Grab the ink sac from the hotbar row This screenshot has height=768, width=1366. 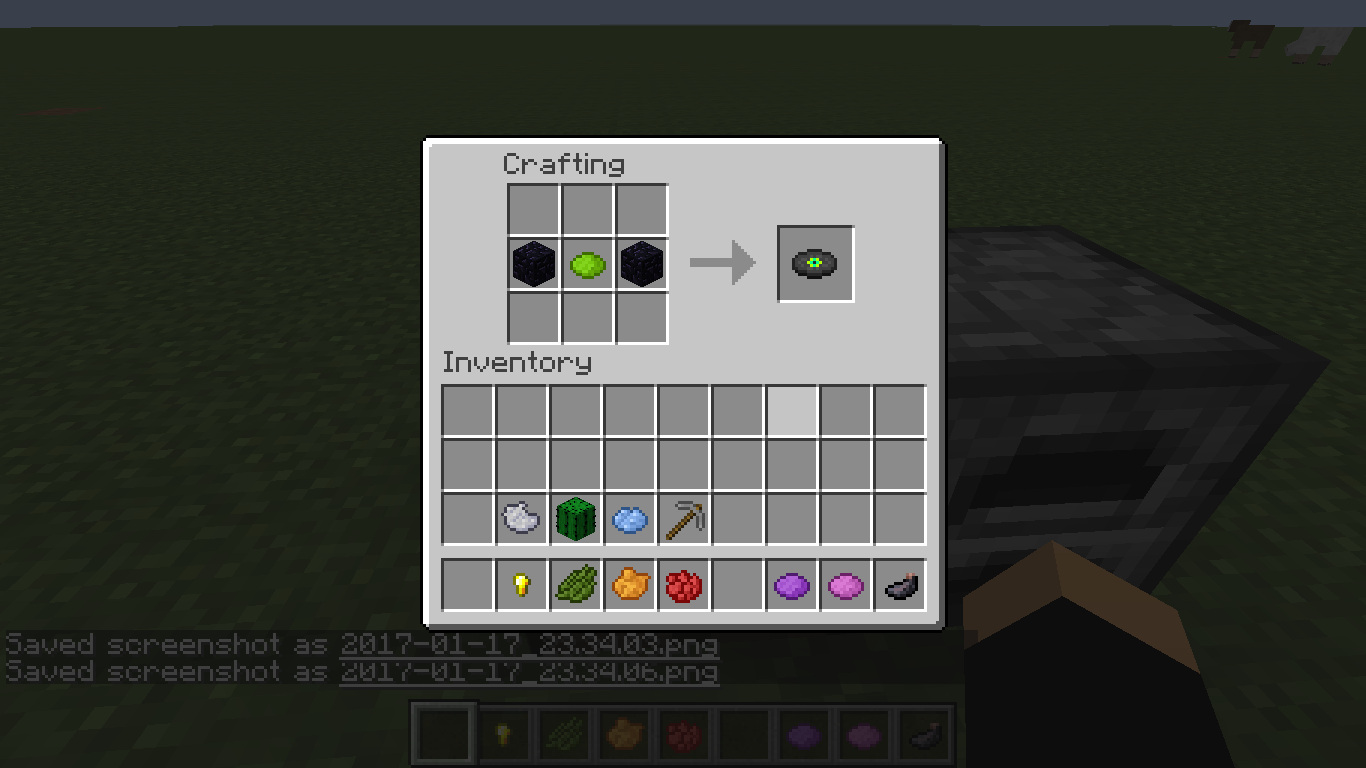tap(899, 585)
